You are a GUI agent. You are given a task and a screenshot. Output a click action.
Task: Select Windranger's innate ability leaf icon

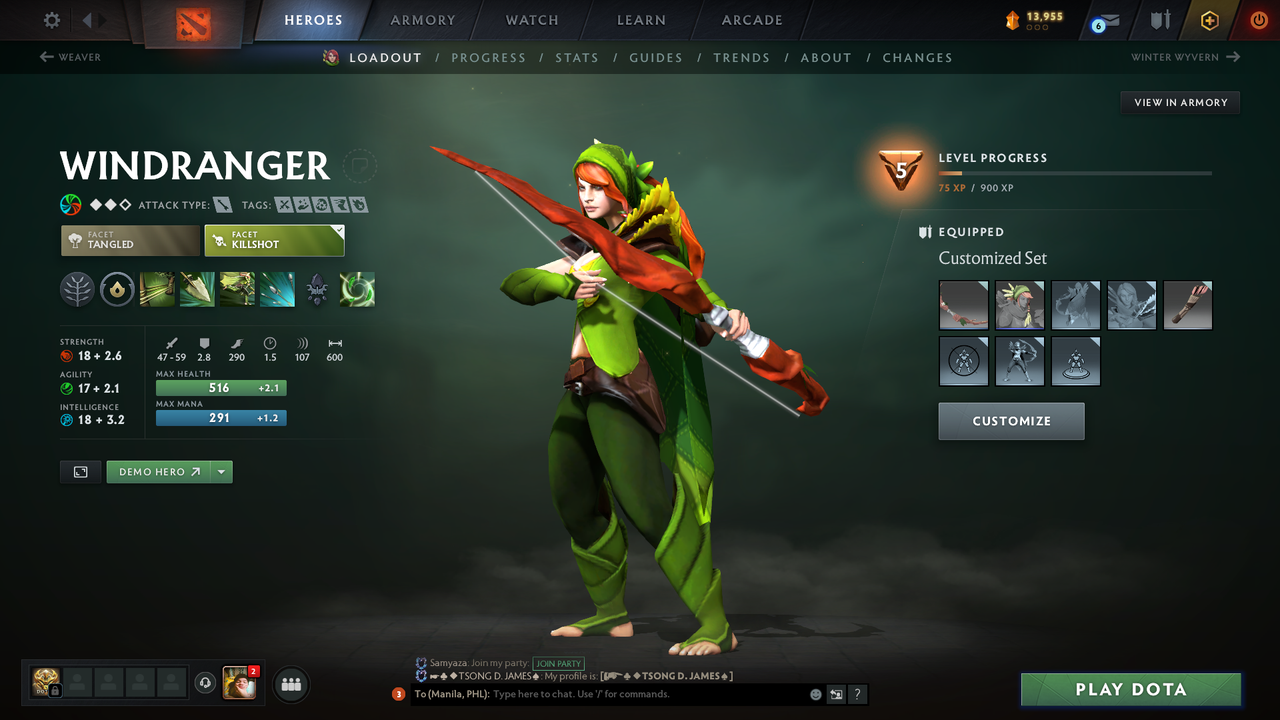[x=77, y=289]
